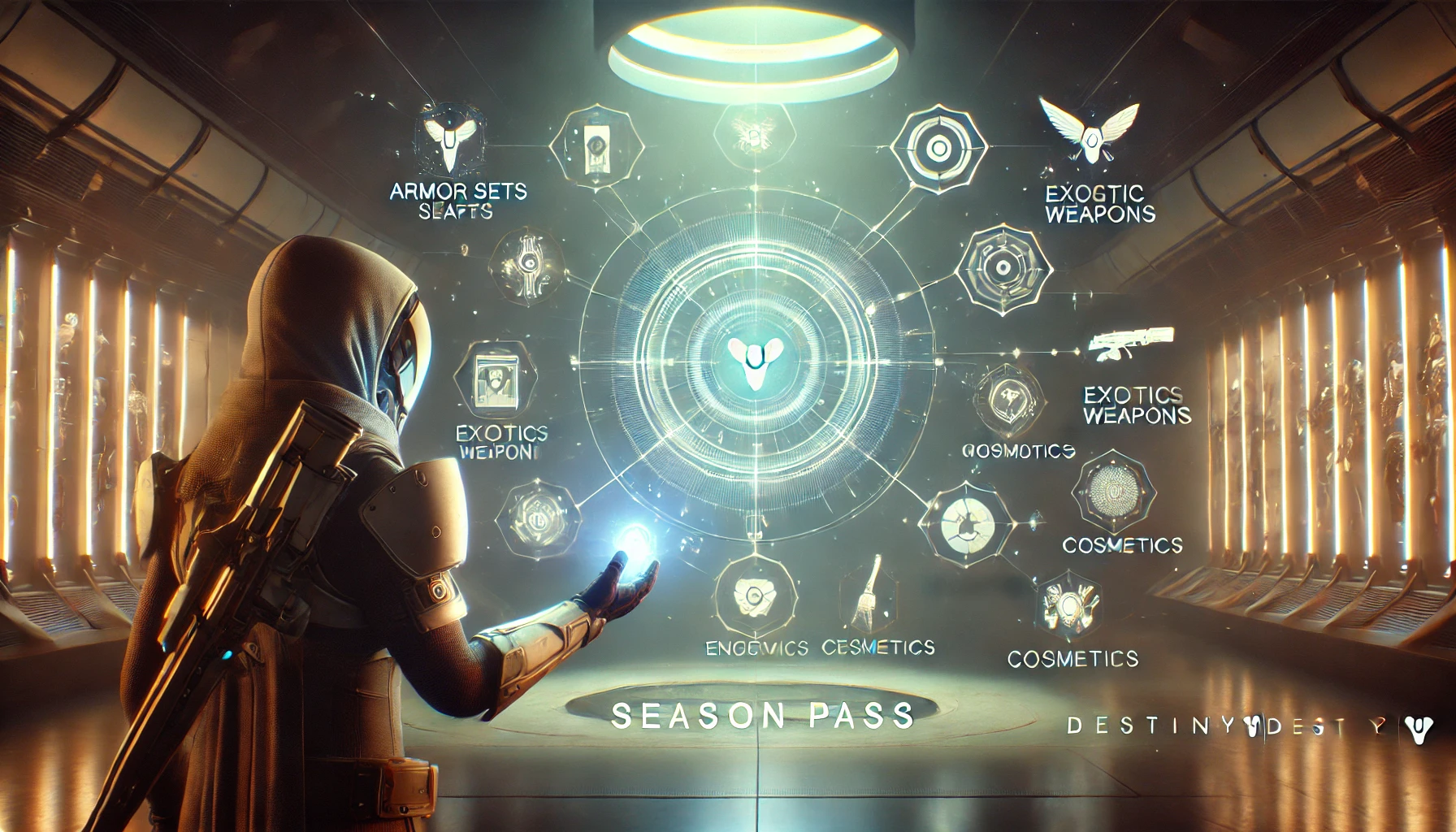Viewport: 1456px width, 832px height.
Task: Select the Engevics label
Action: [756, 648]
